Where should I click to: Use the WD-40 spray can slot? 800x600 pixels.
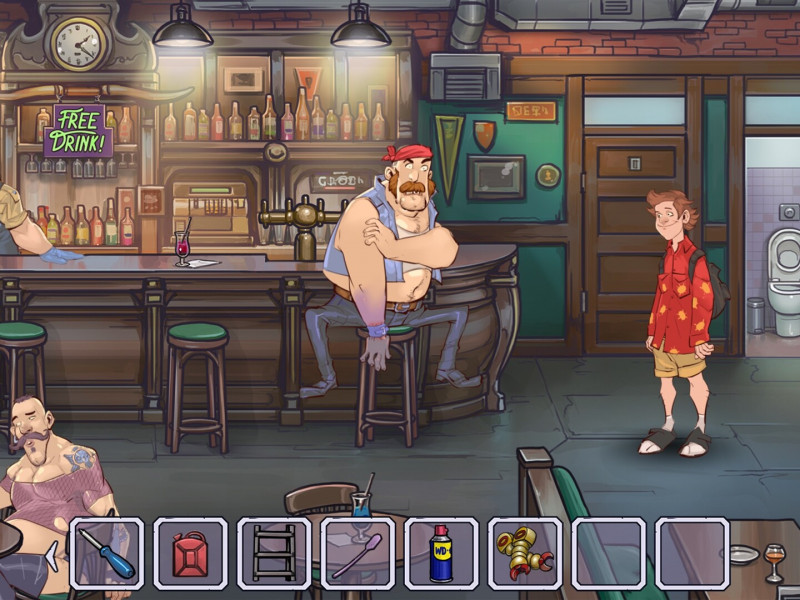(441, 553)
